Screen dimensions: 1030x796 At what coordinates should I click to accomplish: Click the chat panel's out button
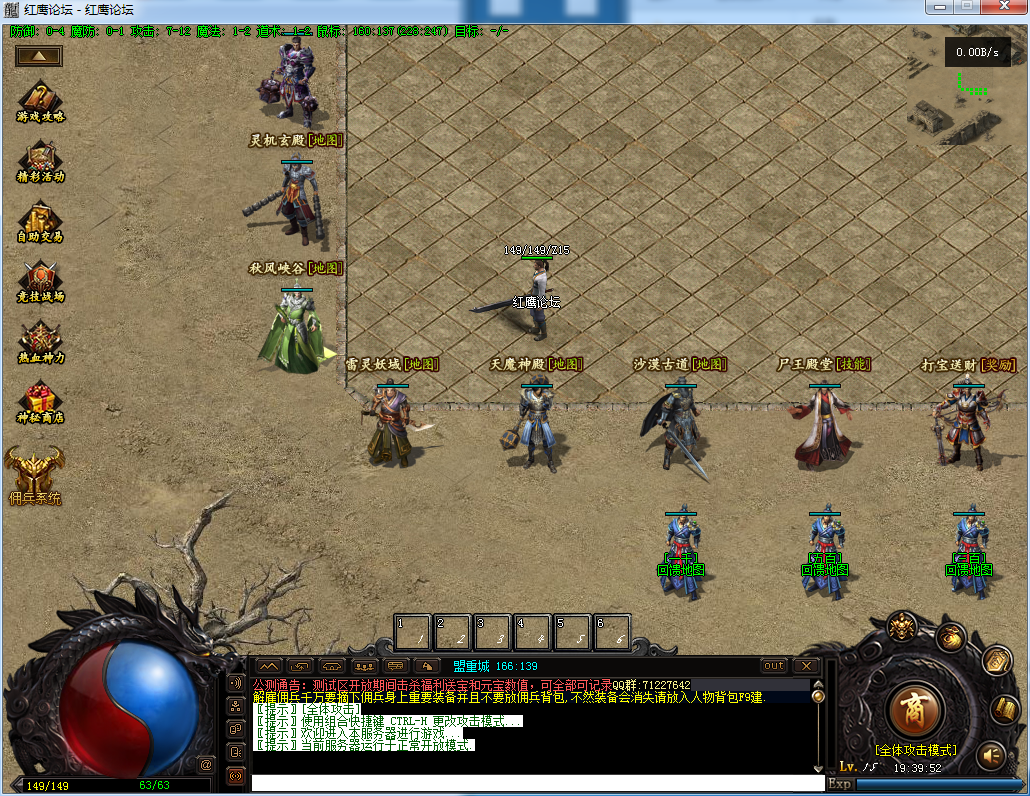click(x=774, y=666)
